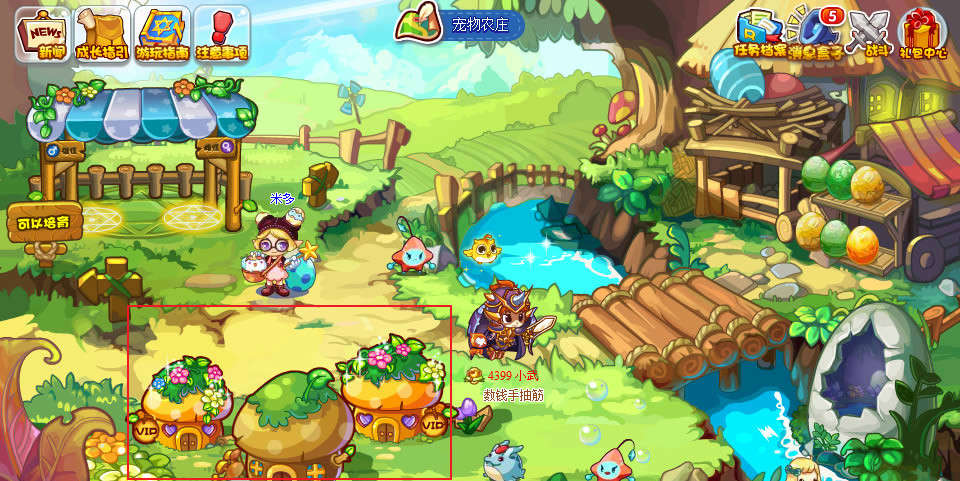Open the 成长指引 growth guide
Viewport: 960px width, 481px height.
click(x=101, y=34)
